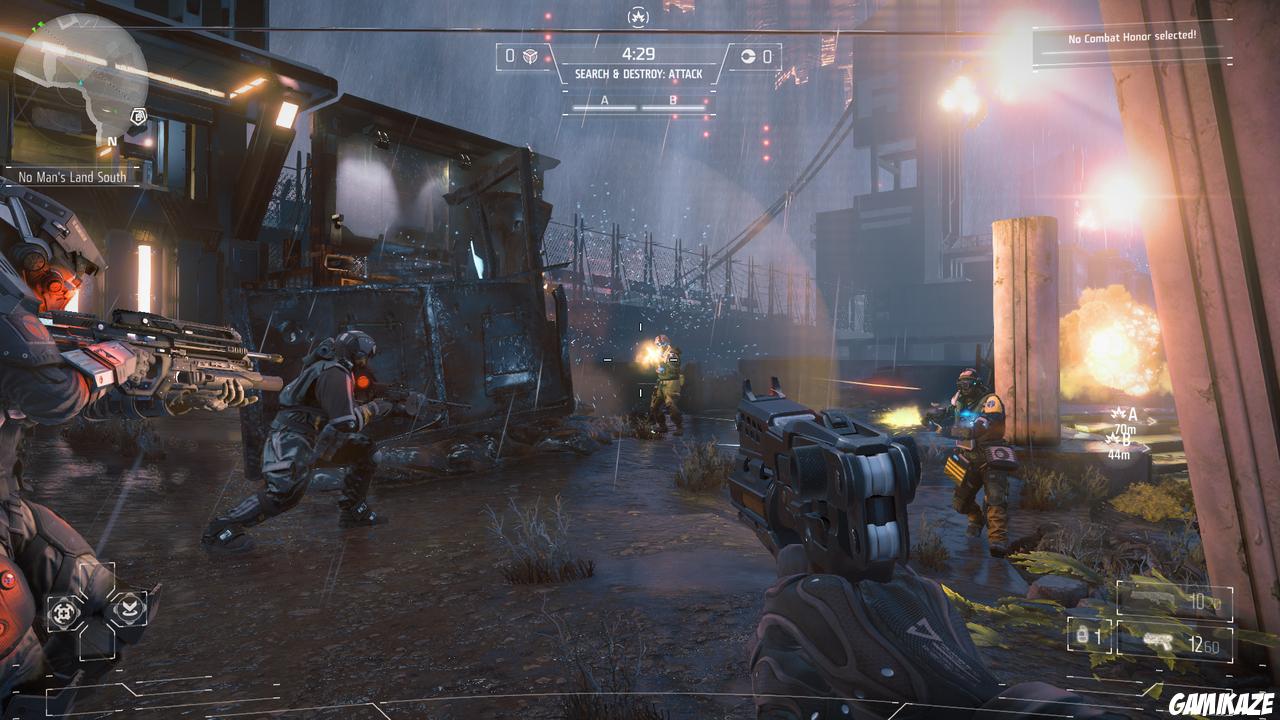Select the OWL attack drone icon on the d-pad

click(64, 611)
